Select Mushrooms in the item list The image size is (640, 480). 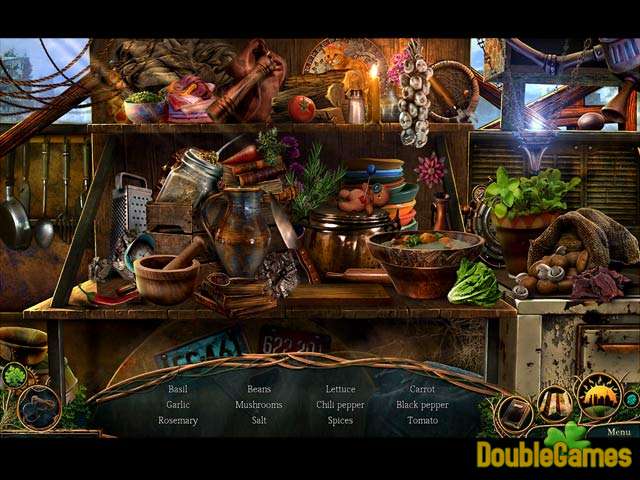point(259,405)
